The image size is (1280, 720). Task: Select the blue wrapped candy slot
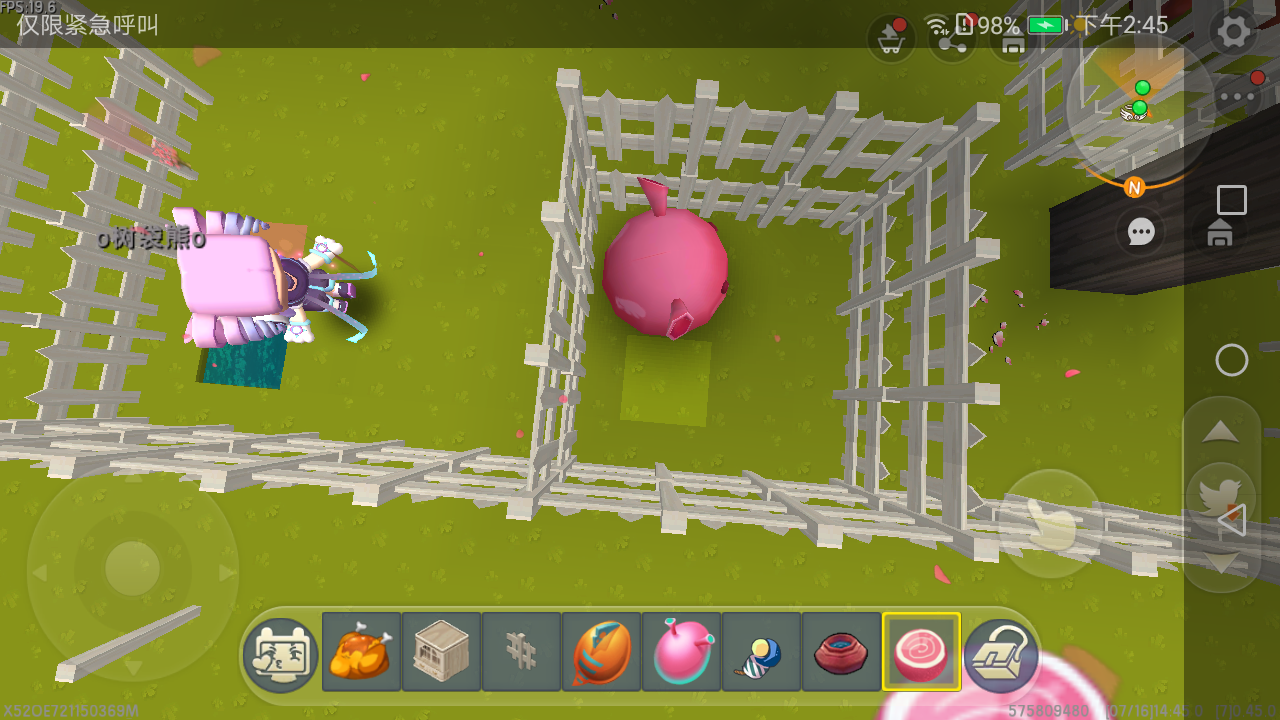pyautogui.click(x=761, y=652)
